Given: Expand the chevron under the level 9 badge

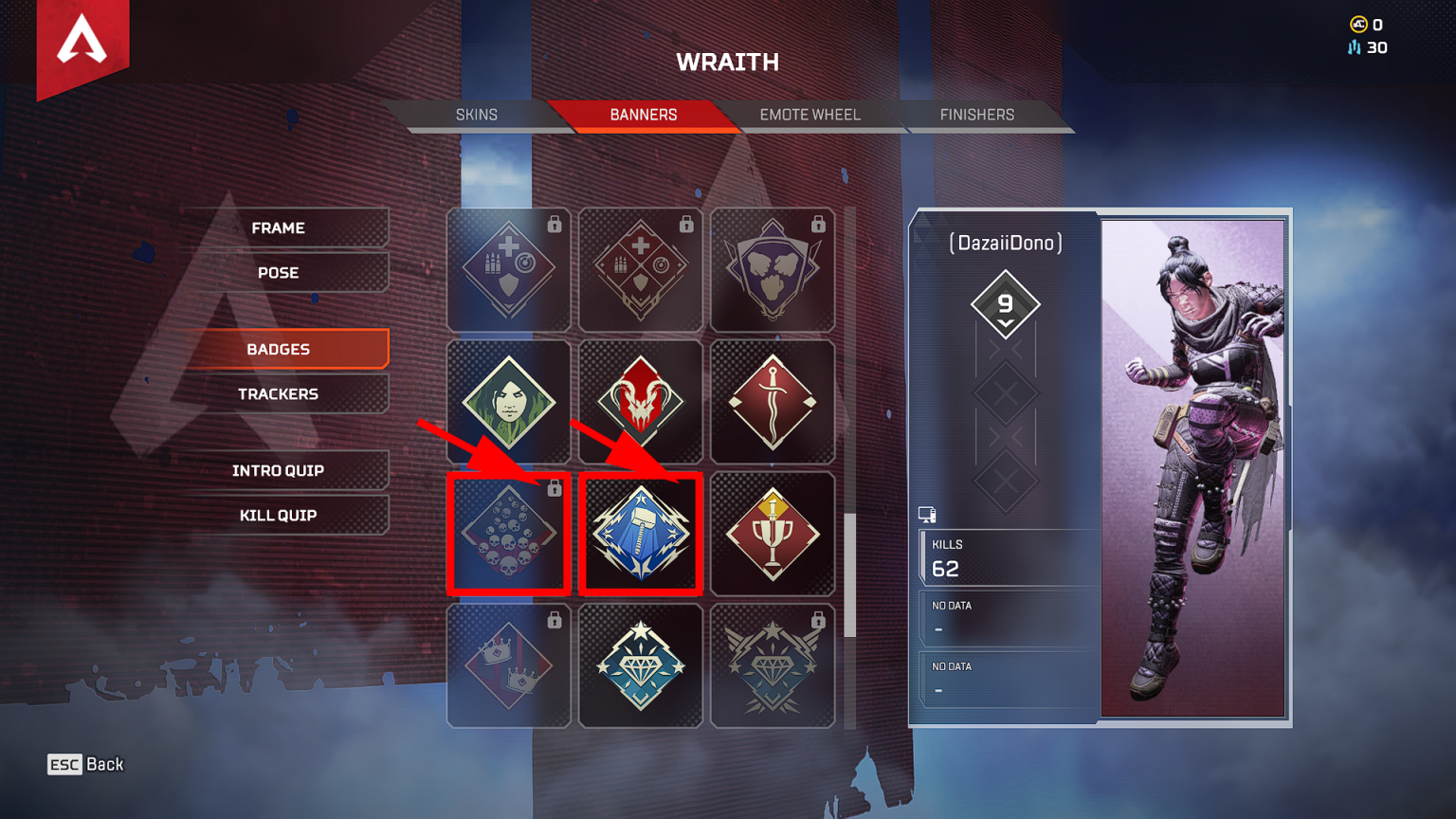Looking at the screenshot, I should [x=1007, y=323].
